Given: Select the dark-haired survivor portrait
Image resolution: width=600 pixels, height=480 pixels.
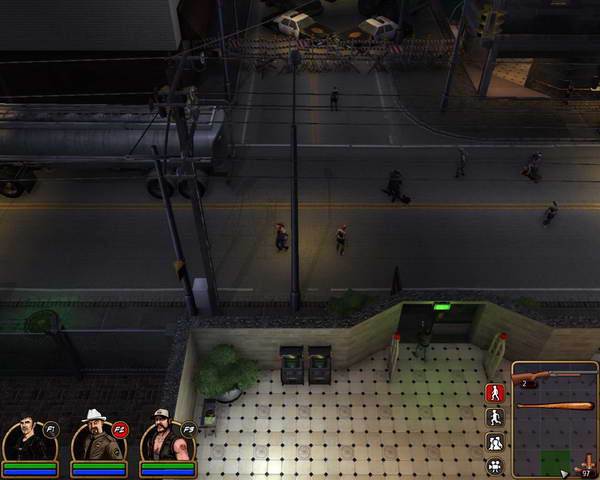Looking at the screenshot, I should pos(26,438).
